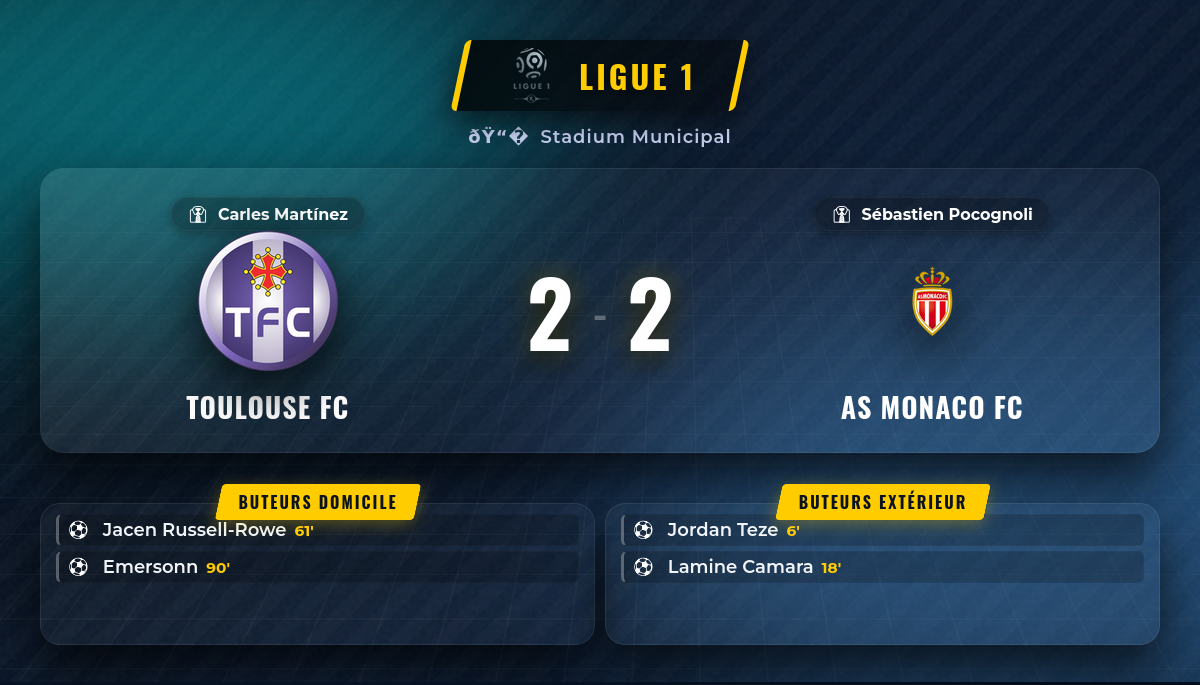Select scorer row Jacen Russell-Rowe
This screenshot has width=1200, height=685.
(x=318, y=530)
